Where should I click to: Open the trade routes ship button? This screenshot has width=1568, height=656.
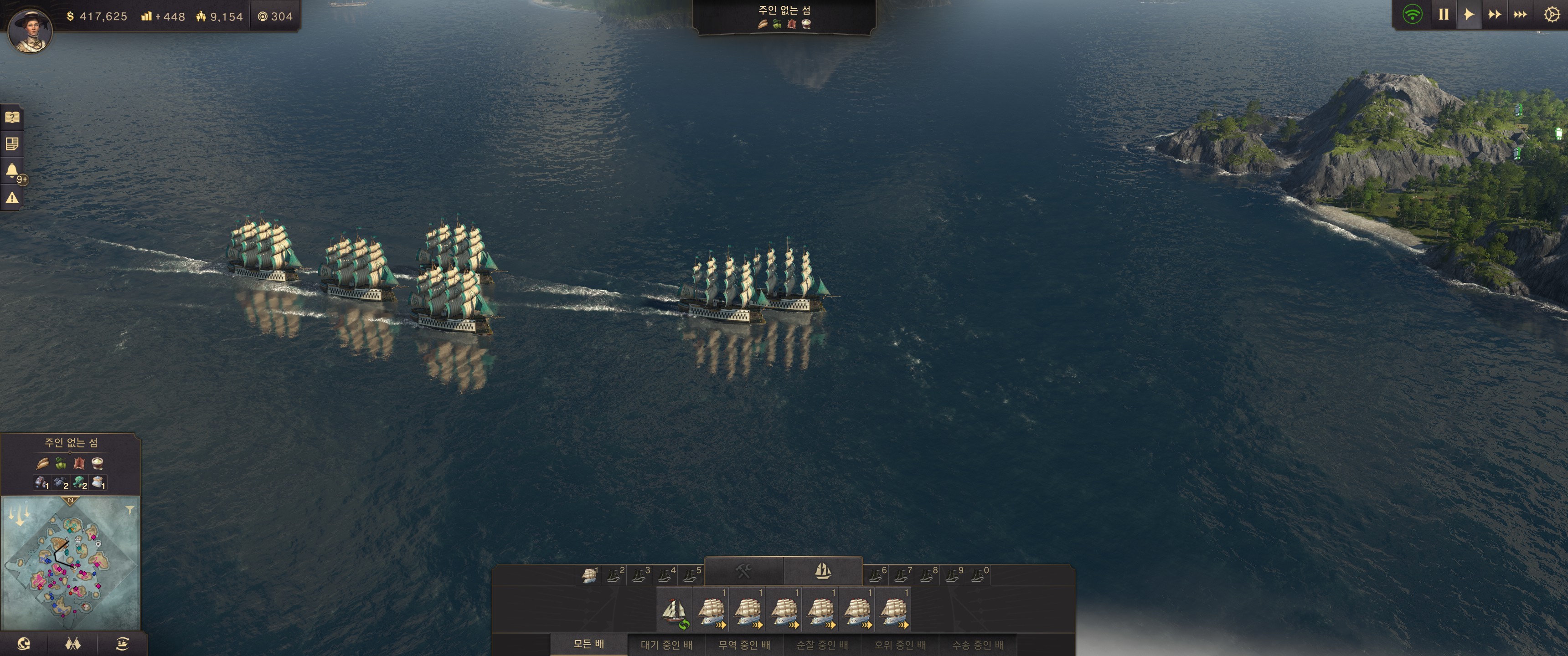pyautogui.click(x=122, y=644)
